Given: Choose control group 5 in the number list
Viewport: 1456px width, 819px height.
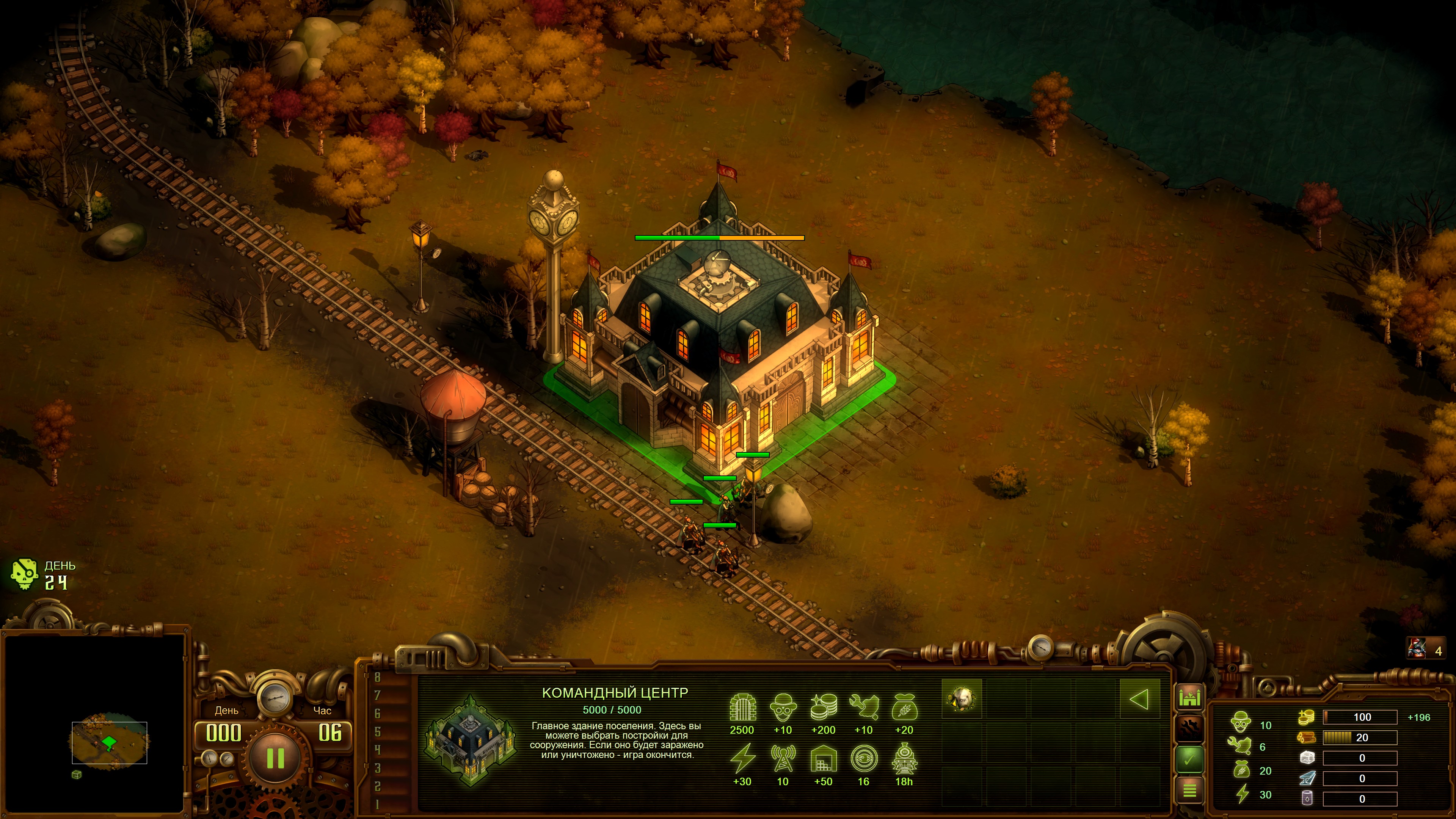Looking at the screenshot, I should coord(378,731).
